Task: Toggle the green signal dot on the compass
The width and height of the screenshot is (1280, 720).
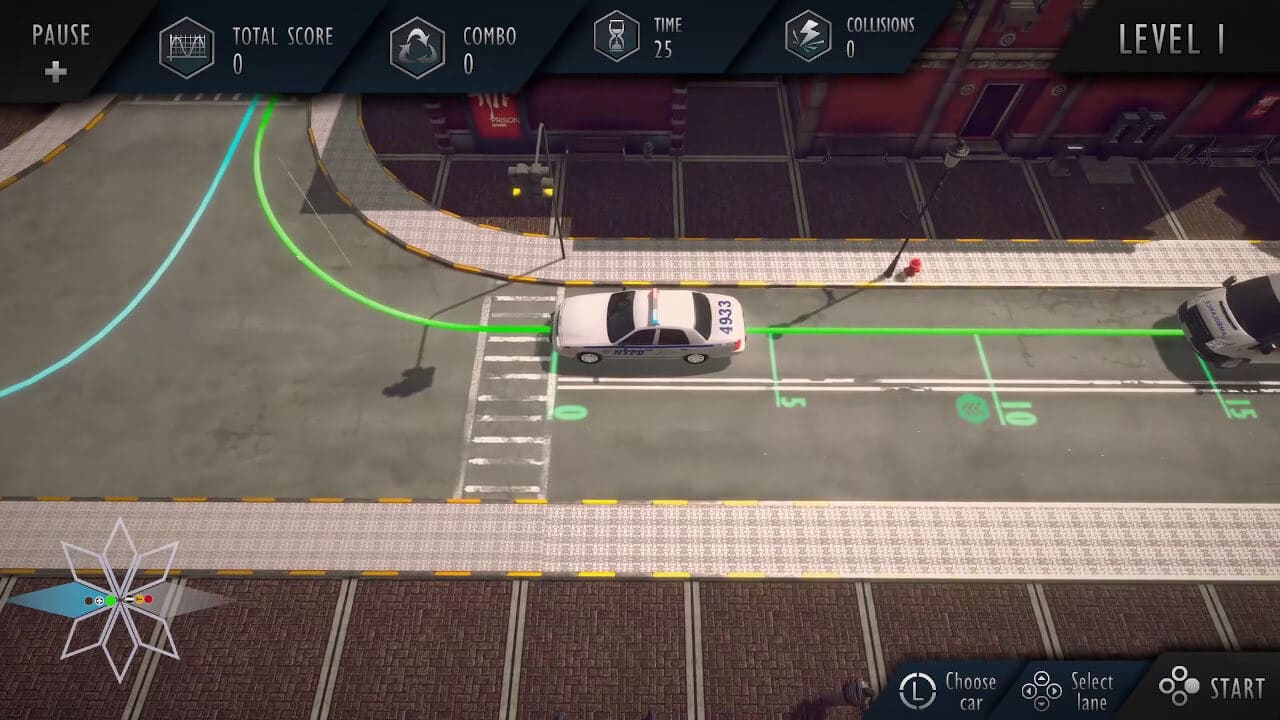Action: pyautogui.click(x=110, y=600)
